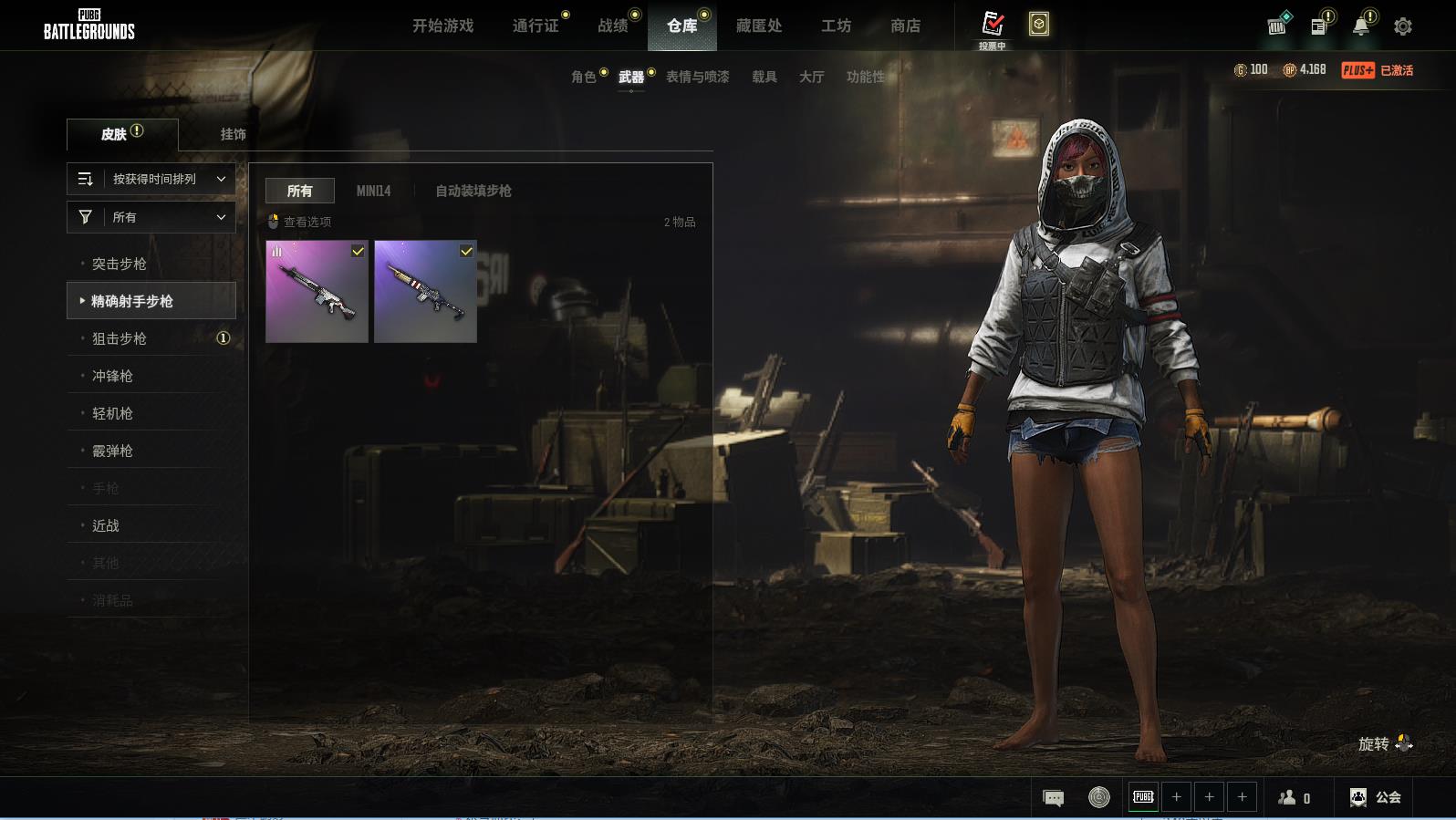Go to the 藏匿处 hideout tab

pos(758,26)
